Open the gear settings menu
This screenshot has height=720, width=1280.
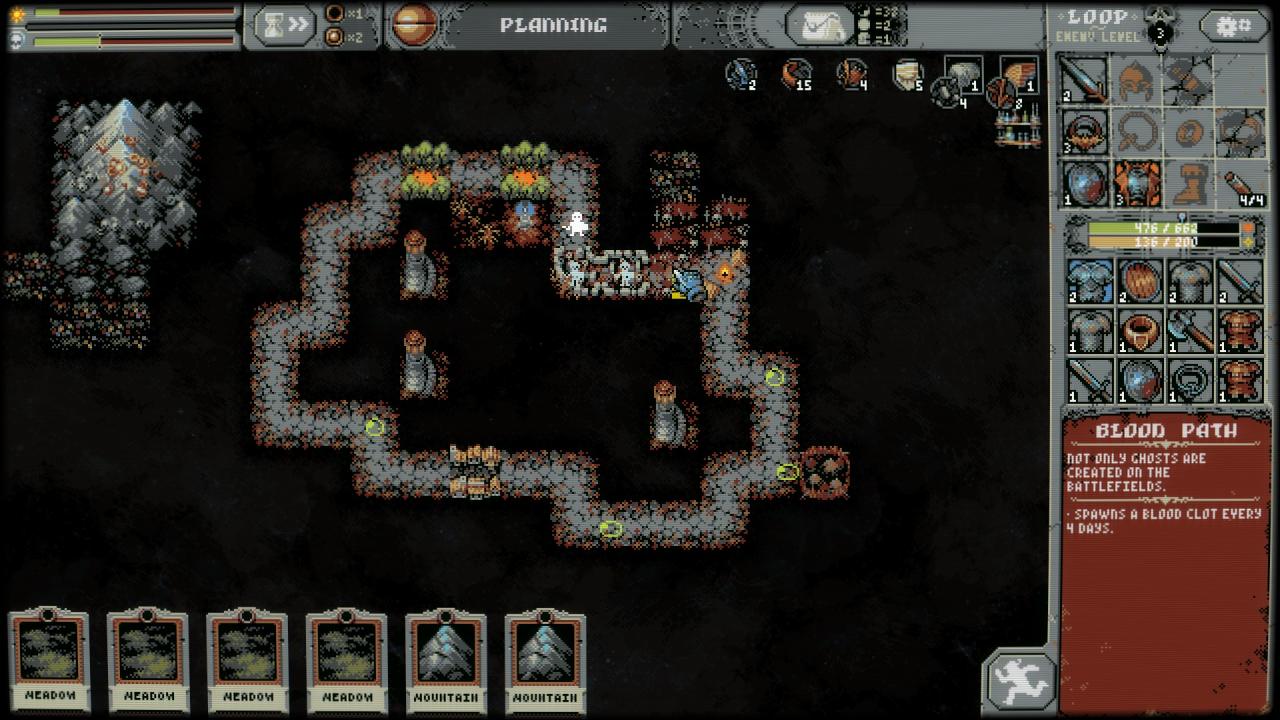coord(1233,26)
